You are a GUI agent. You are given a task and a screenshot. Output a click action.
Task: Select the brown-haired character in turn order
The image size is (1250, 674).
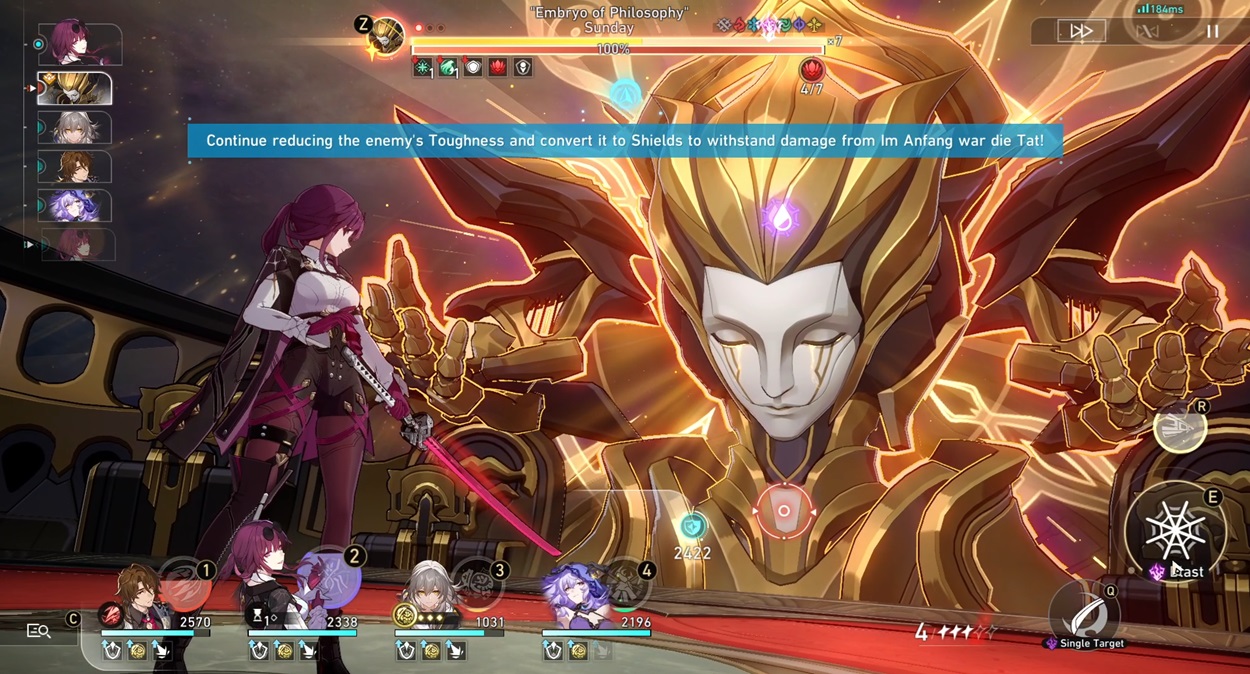click(75, 166)
